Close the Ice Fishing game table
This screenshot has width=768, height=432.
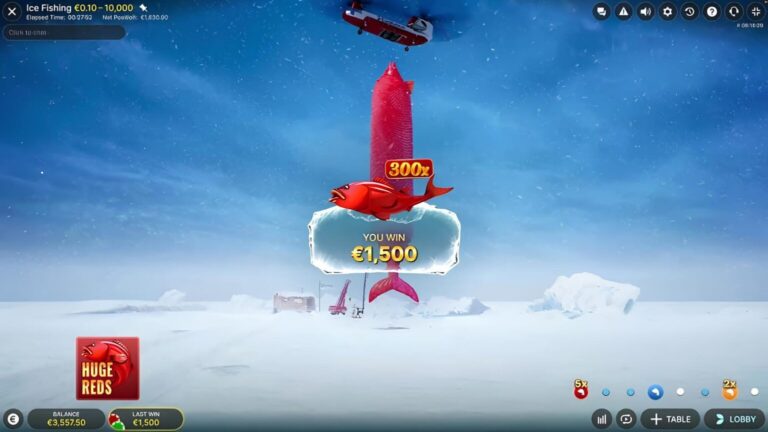pos(13,12)
